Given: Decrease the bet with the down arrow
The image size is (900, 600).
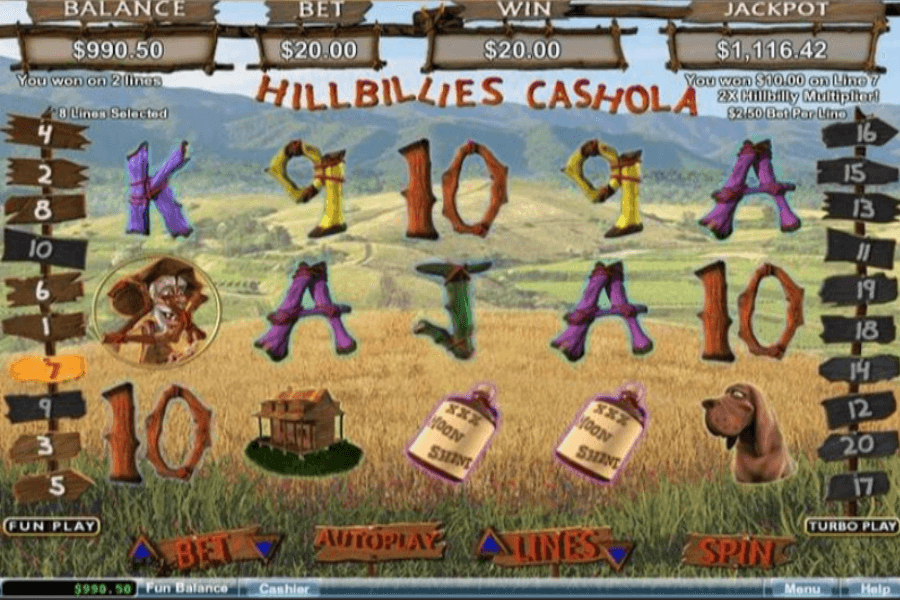Looking at the screenshot, I should point(264,548).
